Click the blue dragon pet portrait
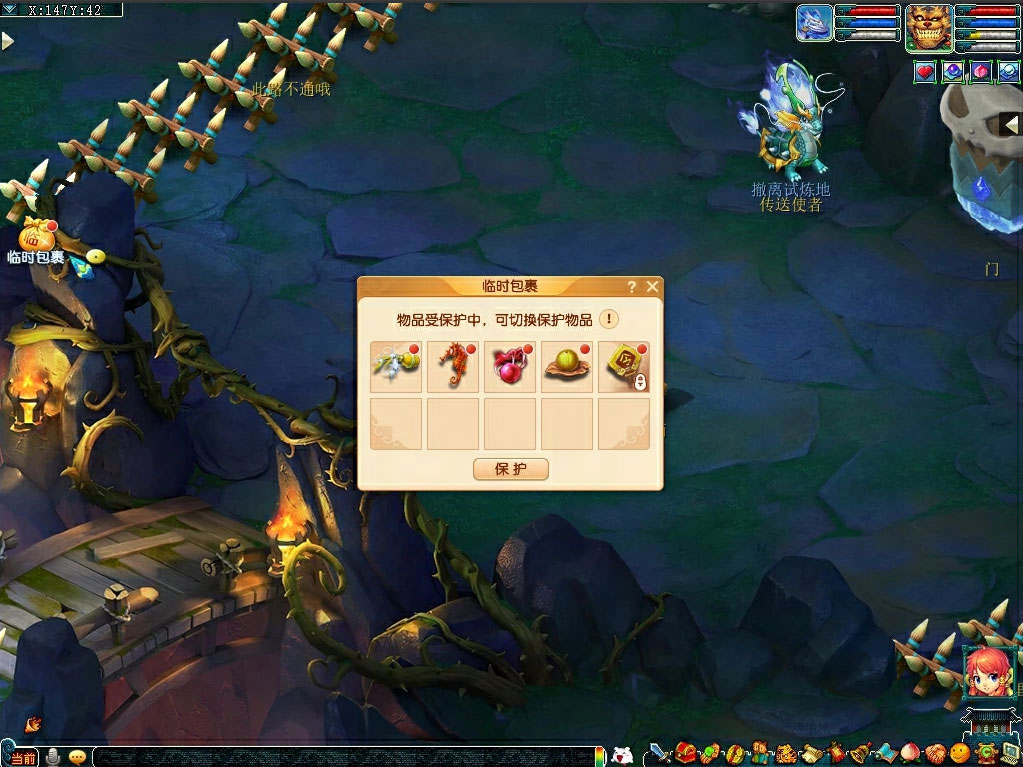Image resolution: width=1023 pixels, height=767 pixels. pyautogui.click(x=814, y=23)
